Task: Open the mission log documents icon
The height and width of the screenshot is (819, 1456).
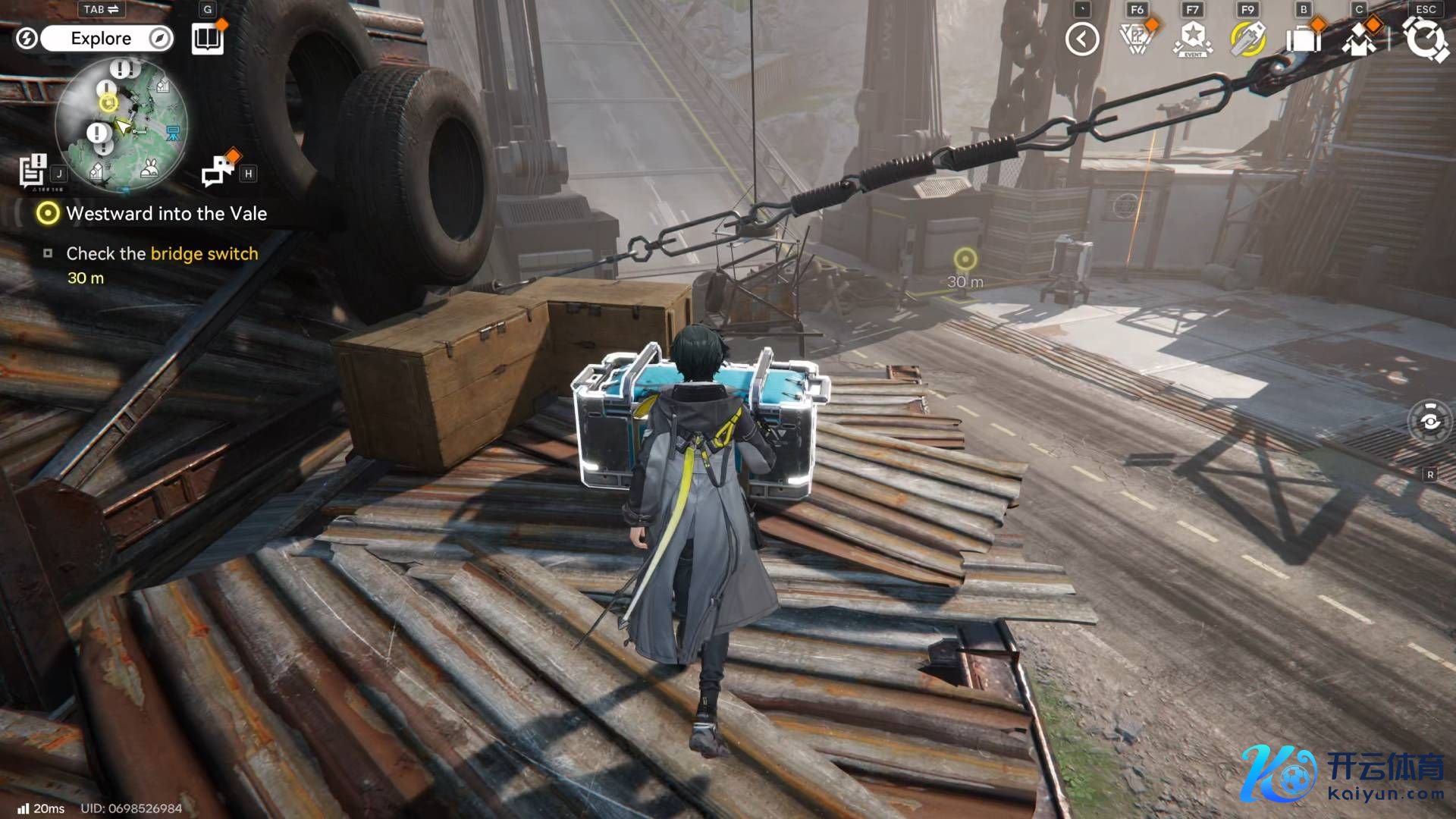Action: click(33, 170)
